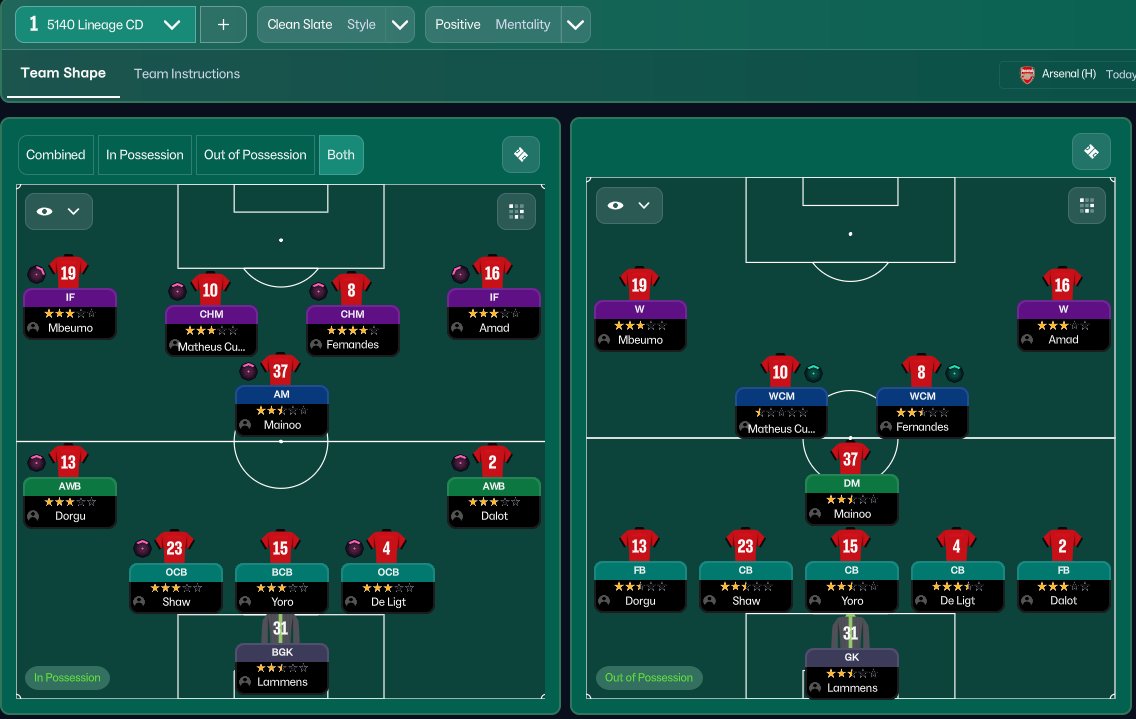Select the Both view option
Image resolution: width=1136 pixels, height=719 pixels.
(x=341, y=155)
